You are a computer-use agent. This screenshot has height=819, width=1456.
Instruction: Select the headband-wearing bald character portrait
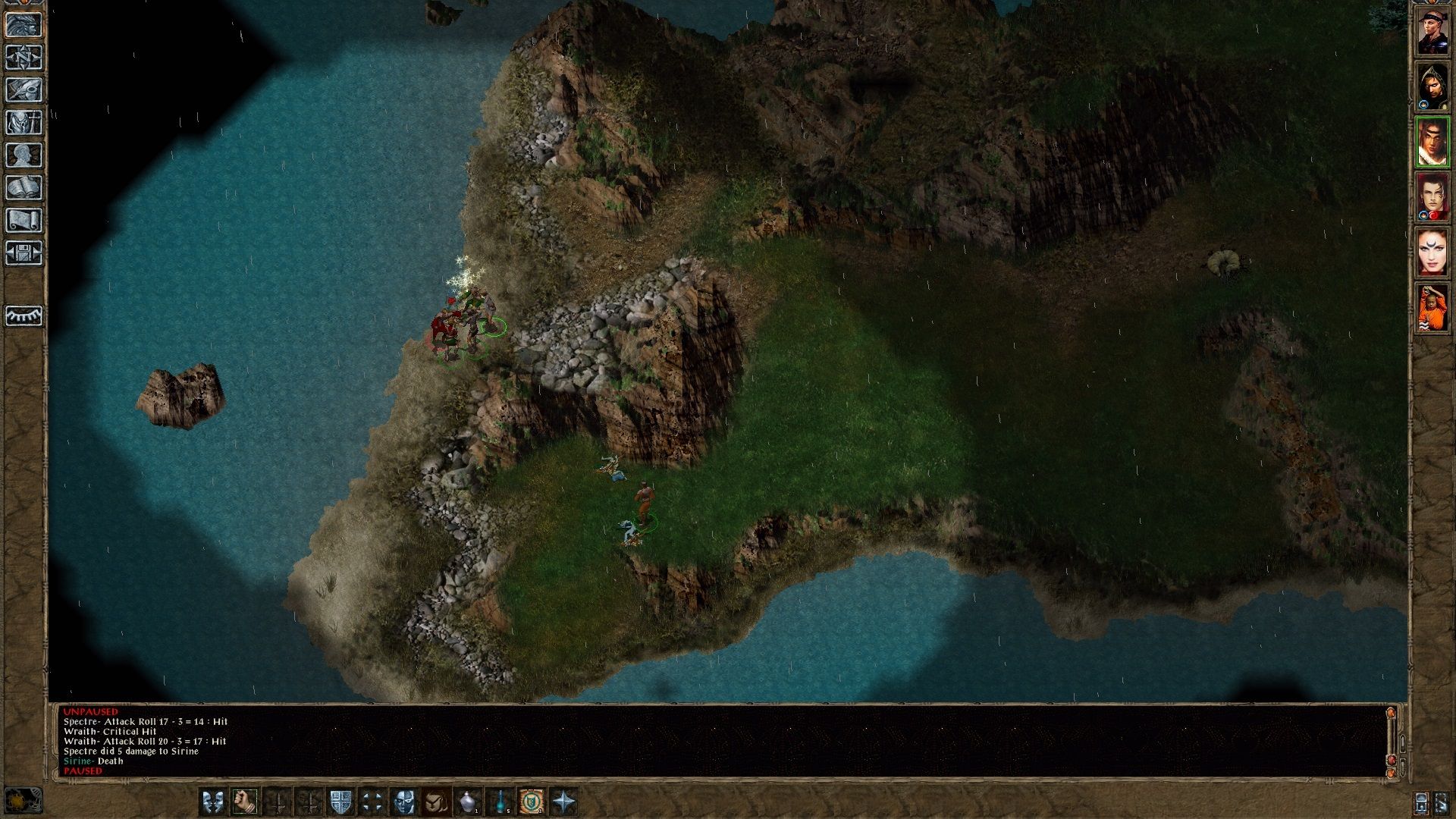click(1432, 31)
